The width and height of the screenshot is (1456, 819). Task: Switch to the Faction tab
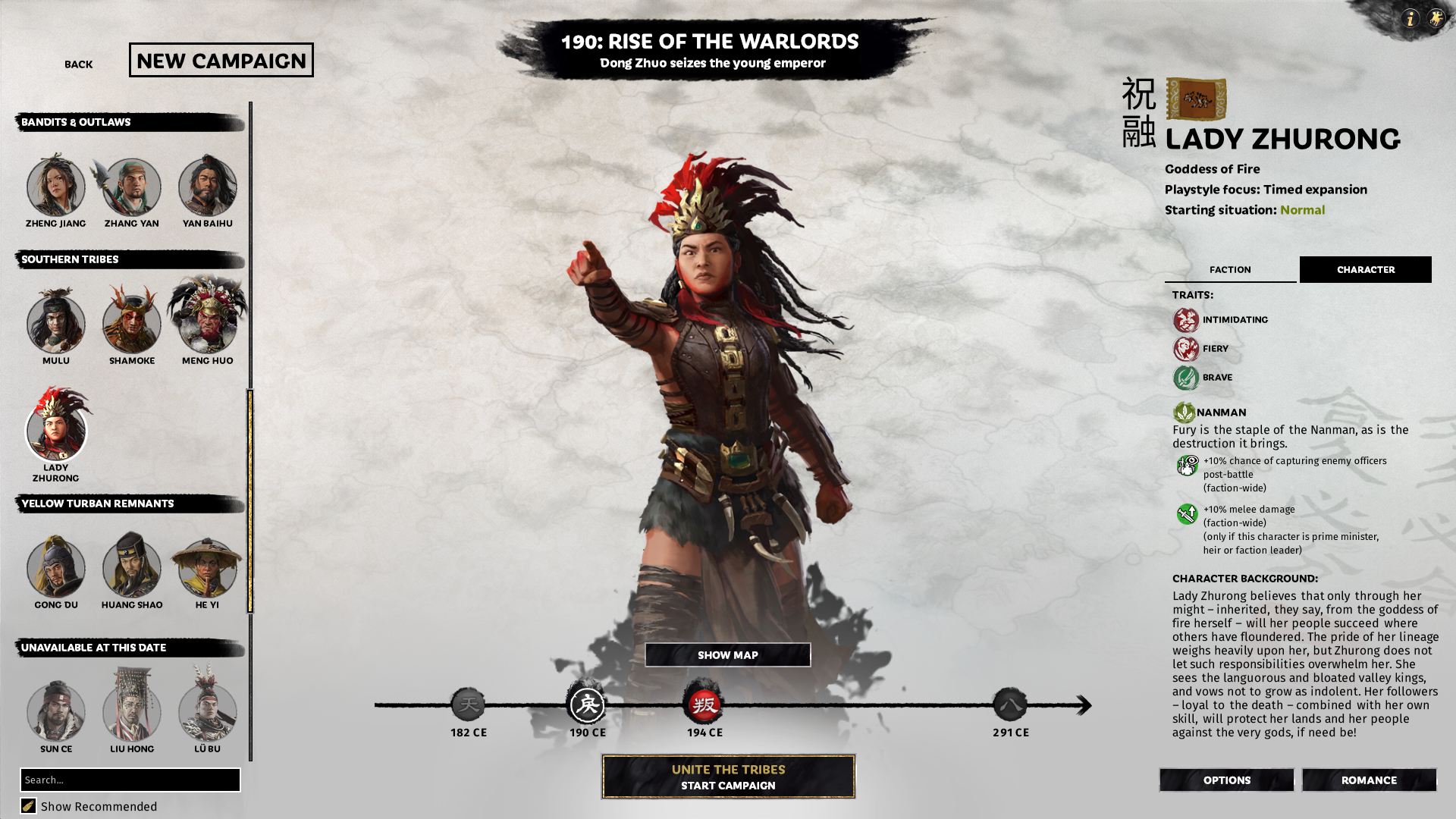pyautogui.click(x=1230, y=269)
